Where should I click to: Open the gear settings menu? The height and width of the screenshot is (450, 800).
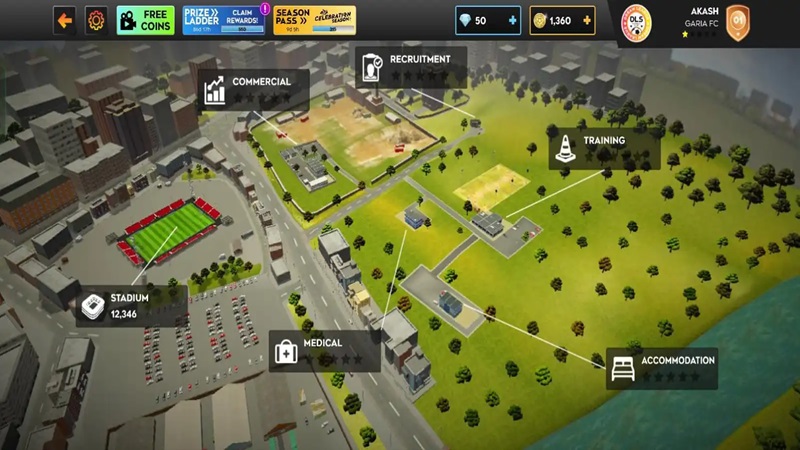point(96,20)
